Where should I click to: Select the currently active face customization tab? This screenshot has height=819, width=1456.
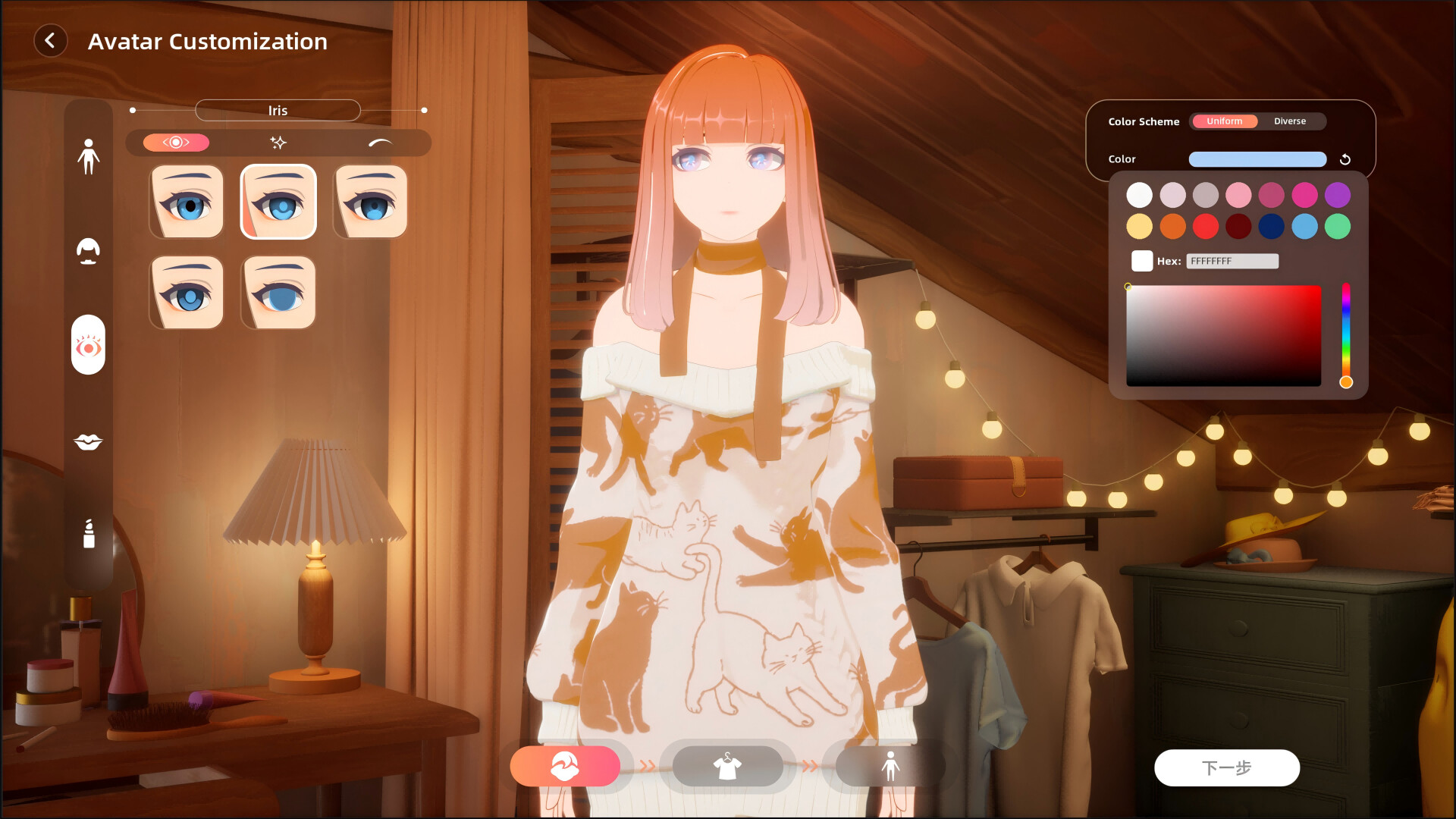point(566,766)
